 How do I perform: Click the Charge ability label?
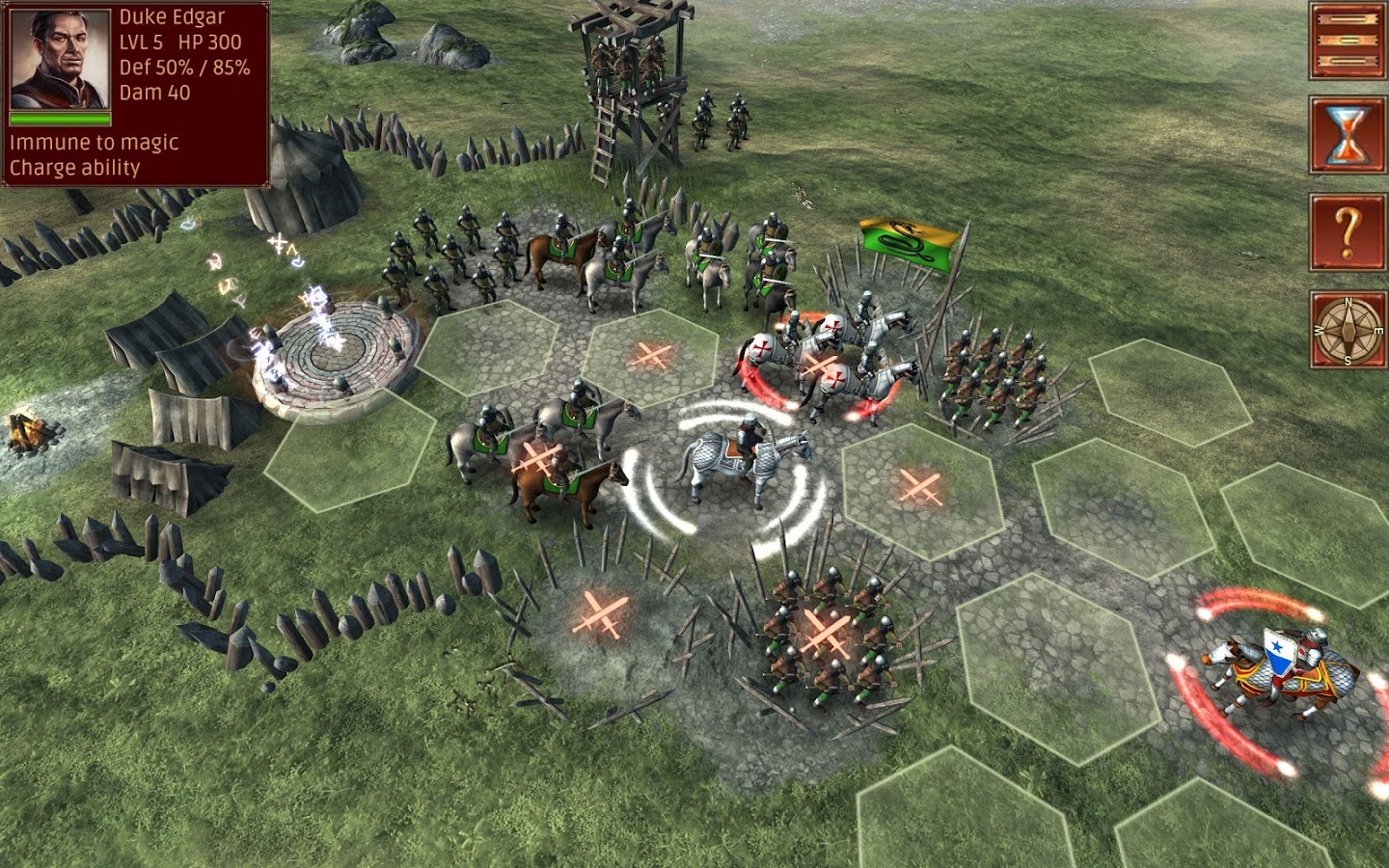coord(74,166)
